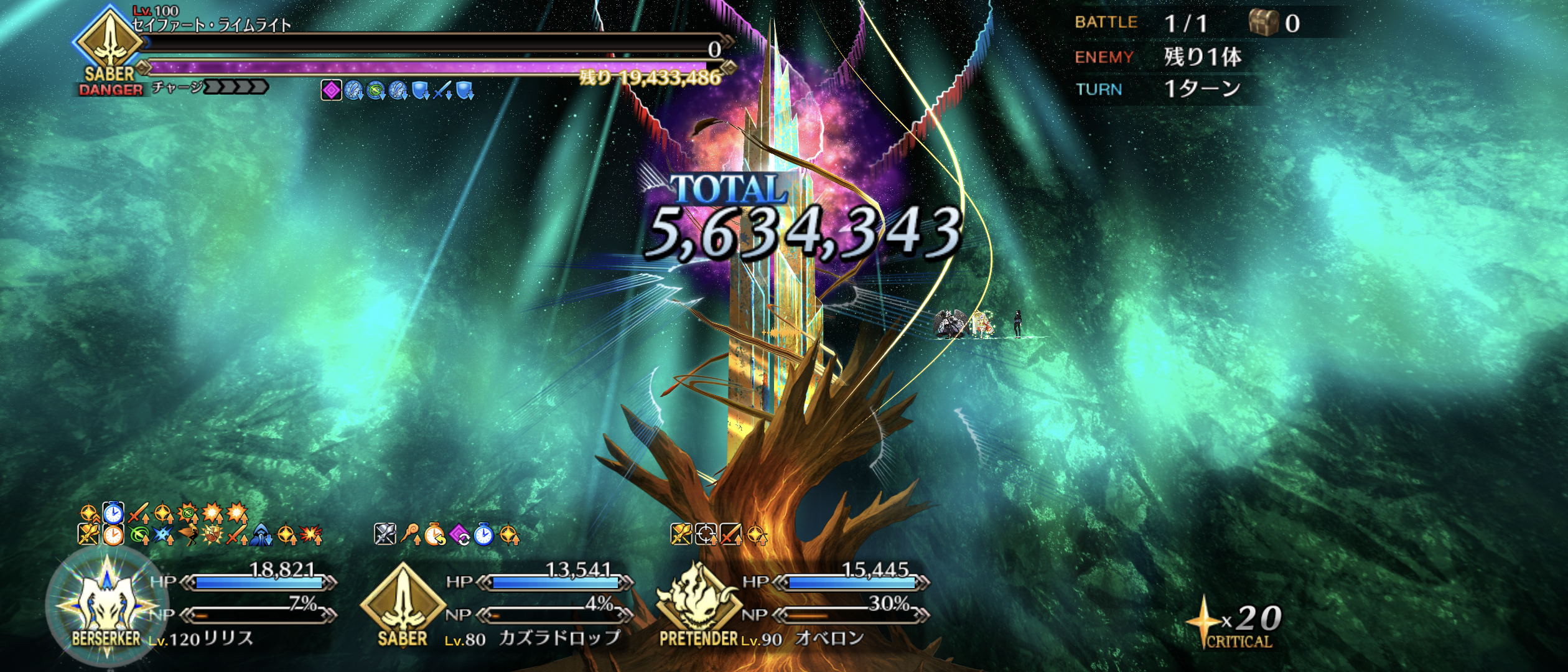Image resolution: width=1568 pixels, height=672 pixels.
Task: Select Kazuradrop's Saber class icon
Action: 403,600
